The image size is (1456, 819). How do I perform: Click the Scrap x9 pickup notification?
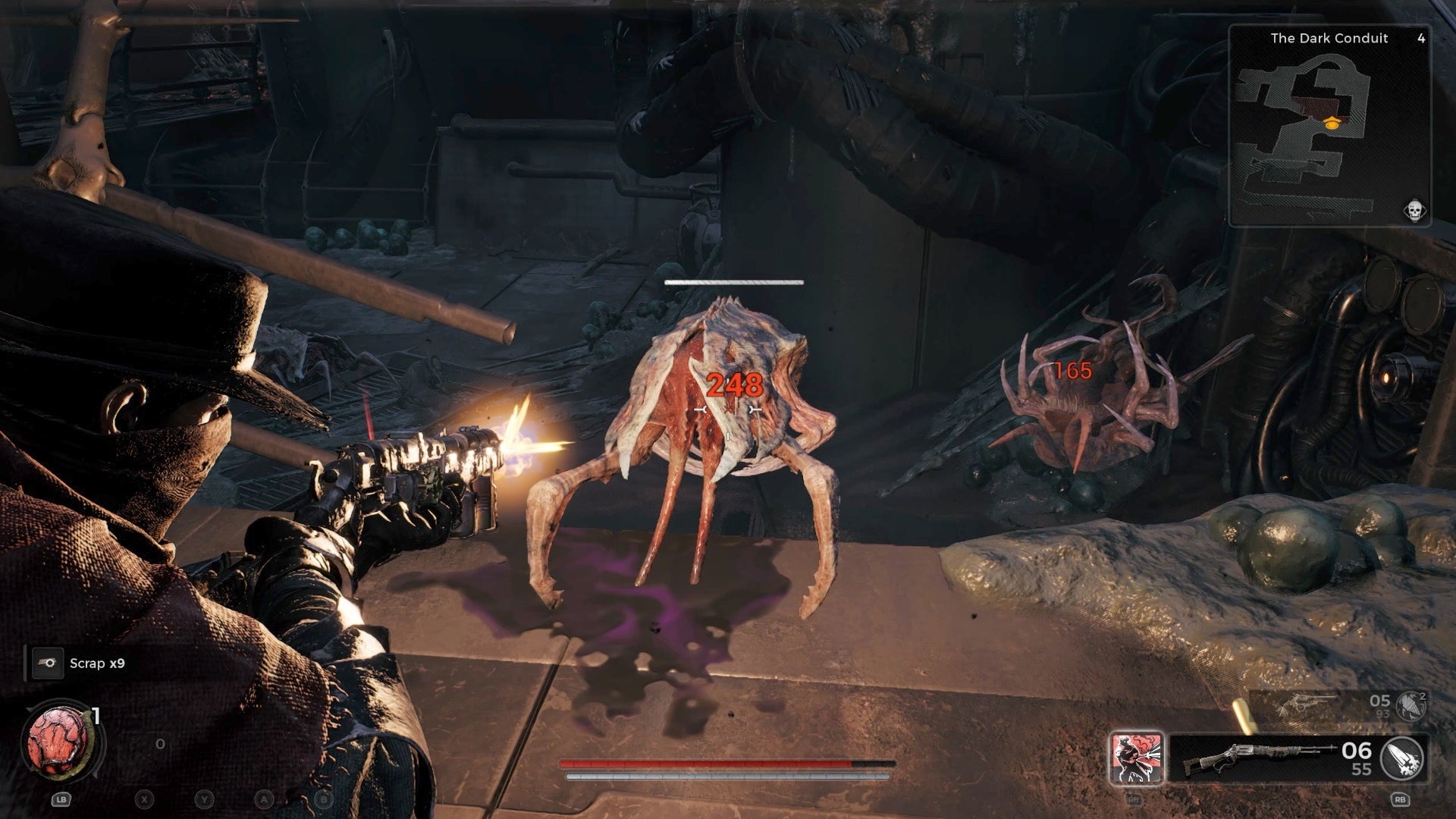point(97,664)
